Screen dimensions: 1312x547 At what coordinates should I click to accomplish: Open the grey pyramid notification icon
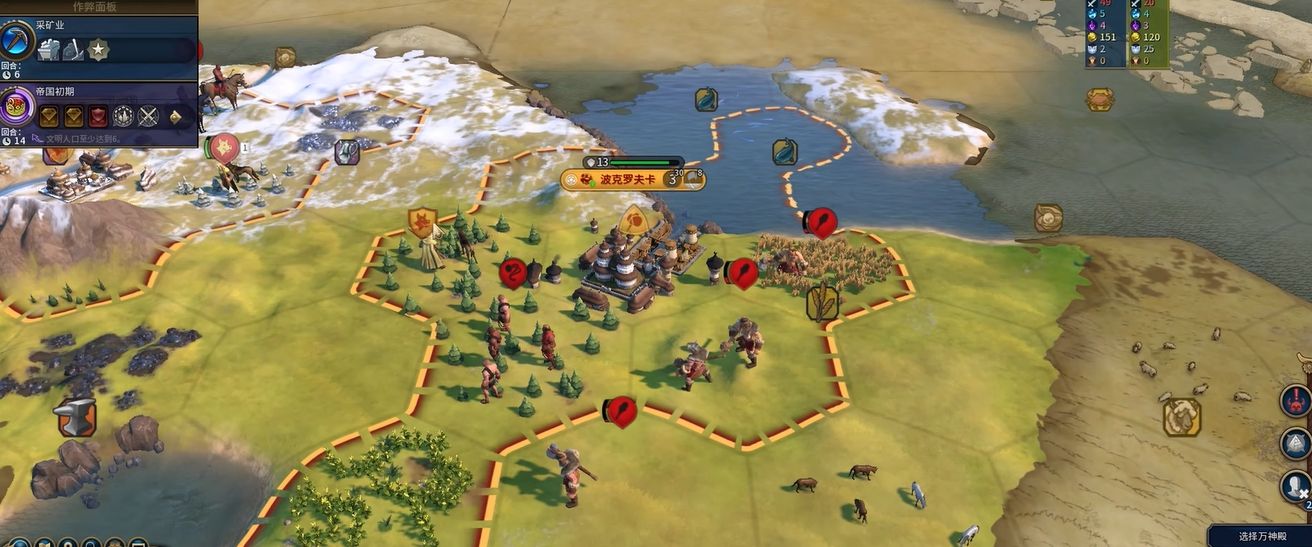click(1296, 444)
